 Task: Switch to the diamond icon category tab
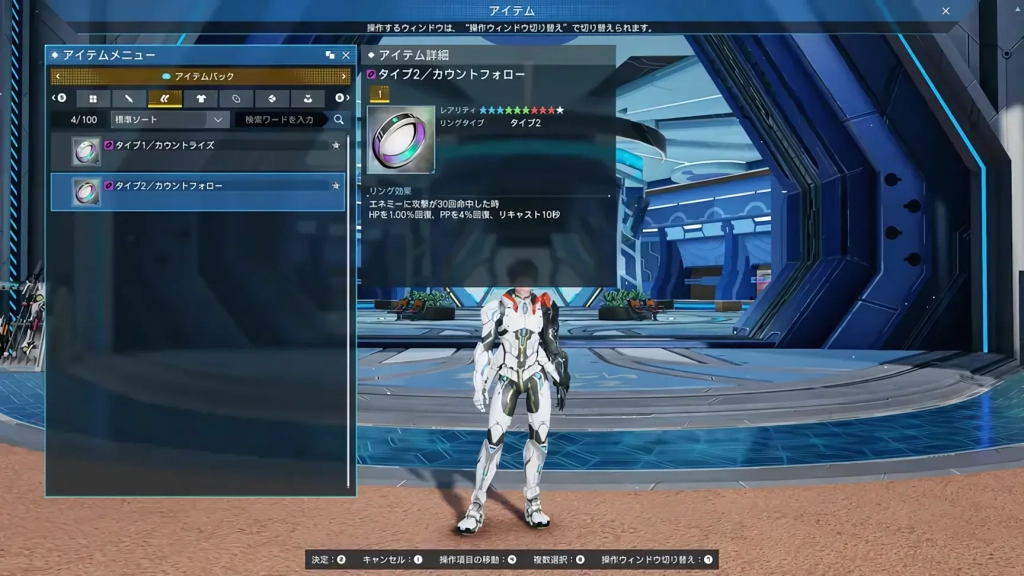click(272, 98)
